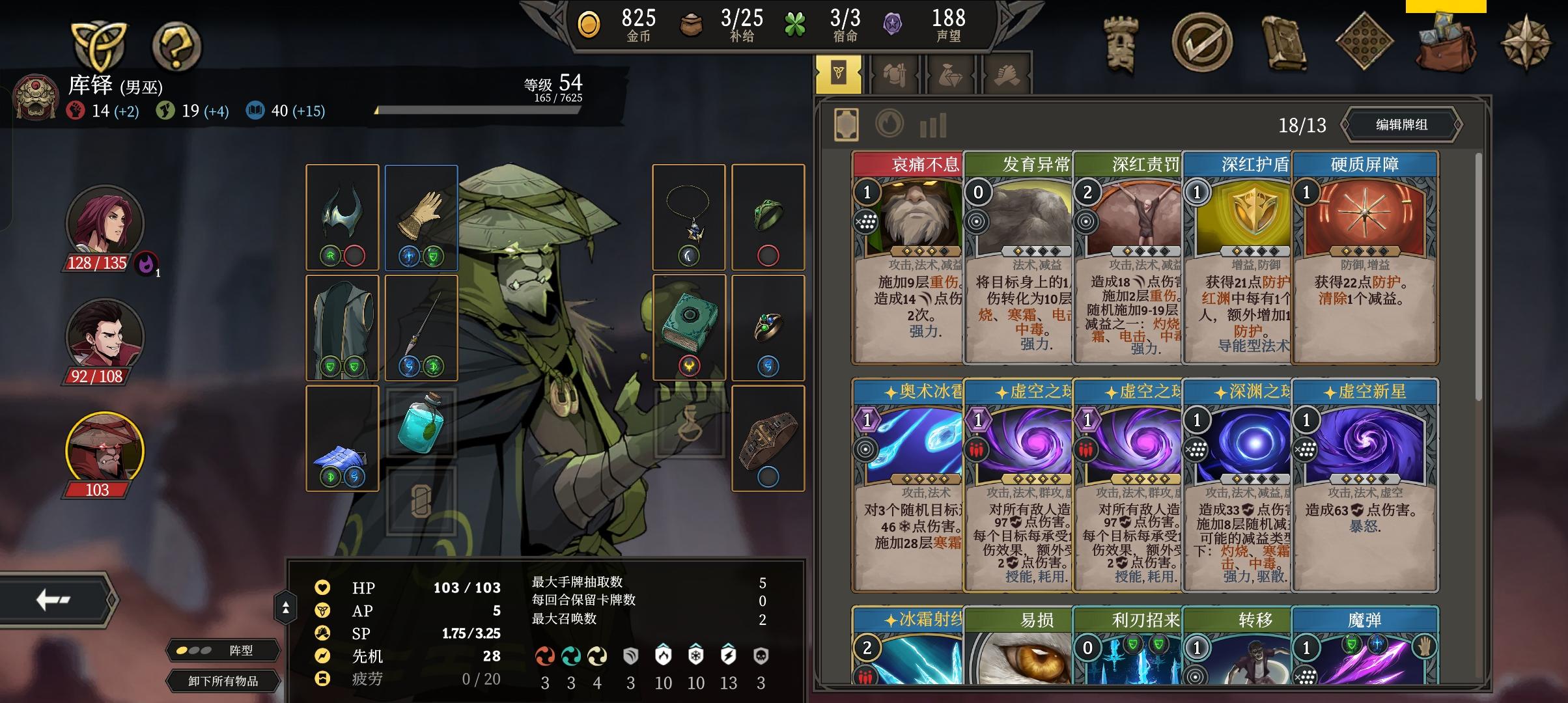Choose the dark-haired man party portrait
The width and height of the screenshot is (1568, 703).
104,337
